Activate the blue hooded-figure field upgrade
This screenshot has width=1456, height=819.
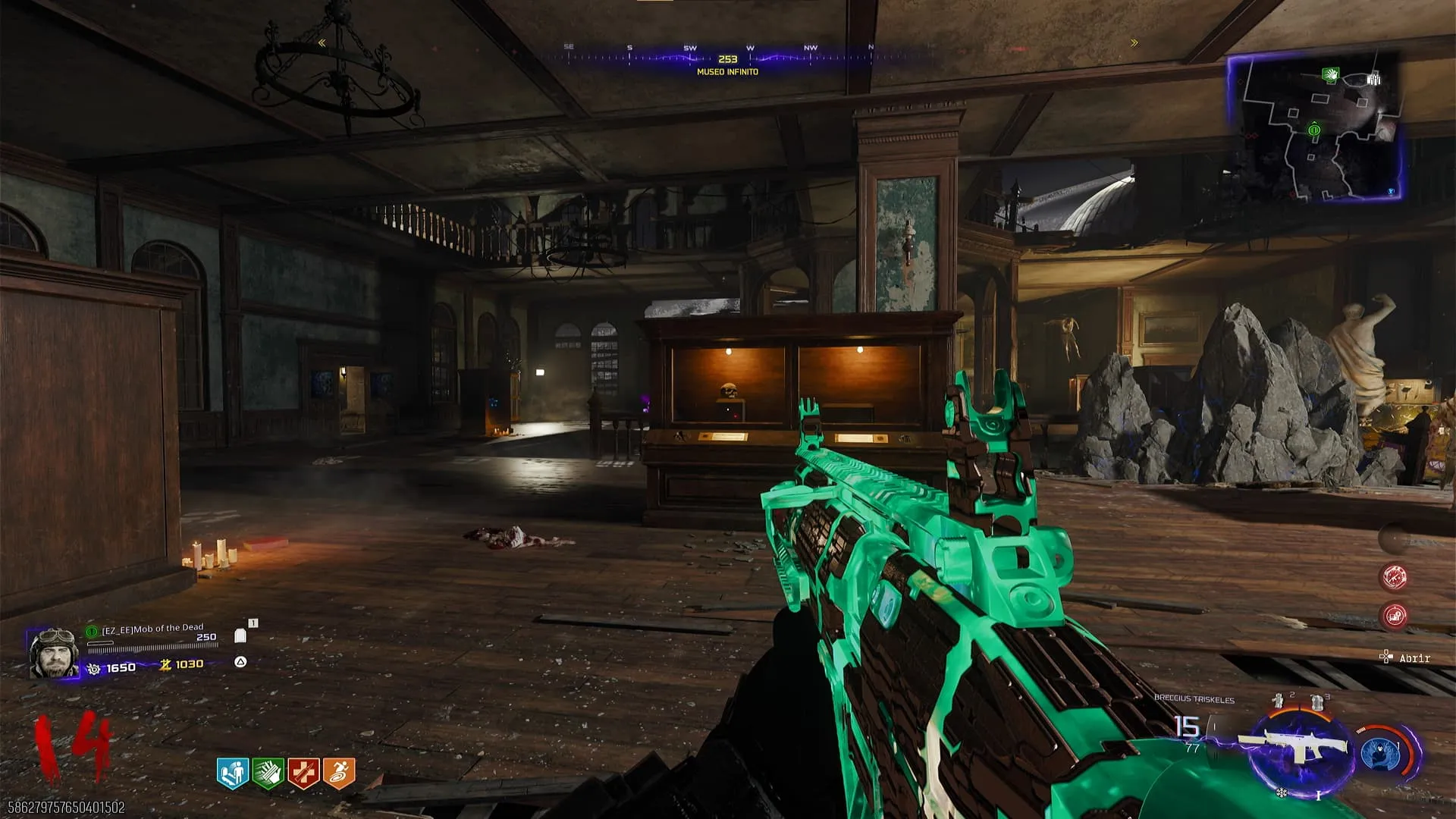(1380, 755)
